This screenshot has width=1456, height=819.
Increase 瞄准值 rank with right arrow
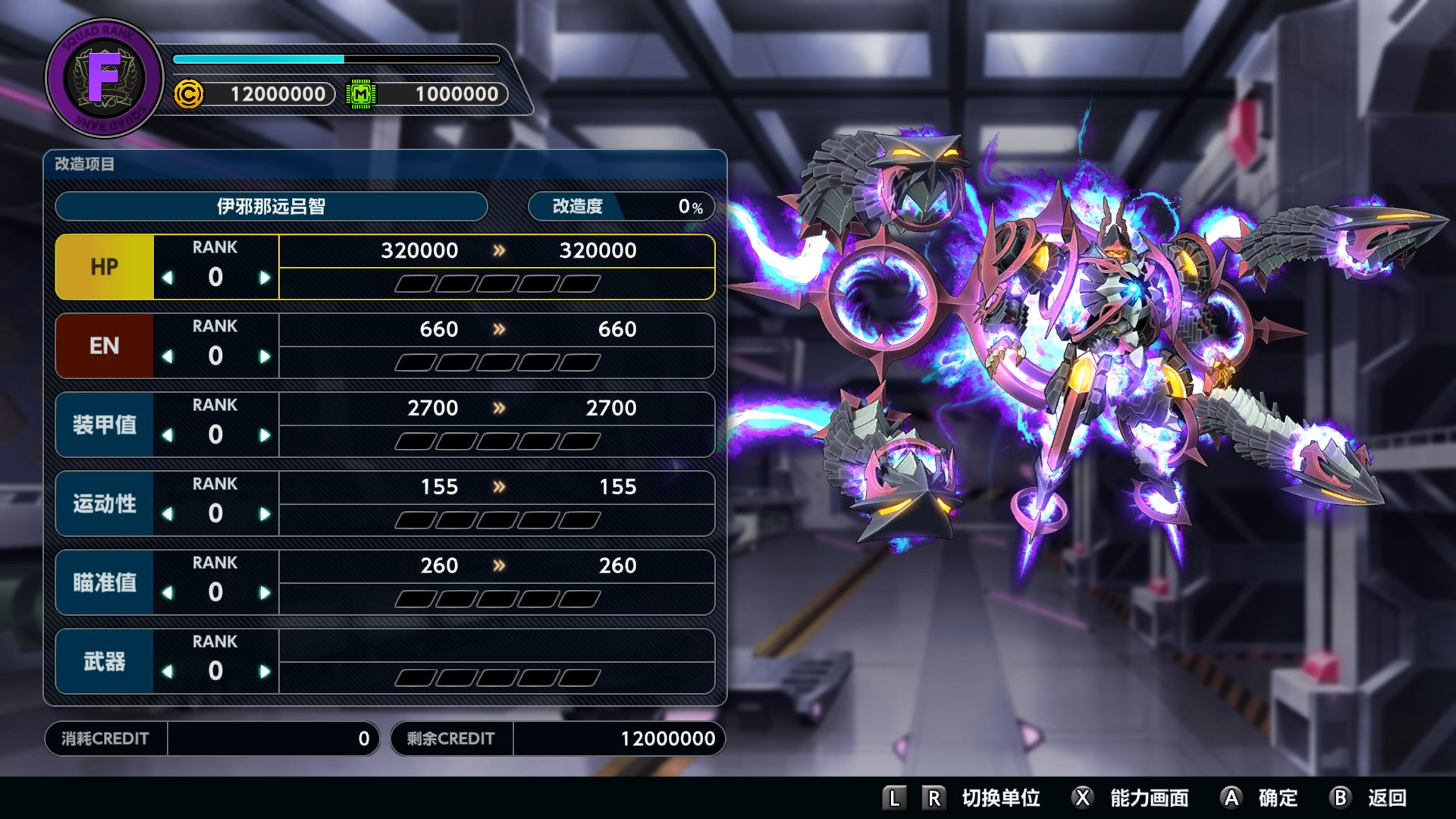coord(265,593)
